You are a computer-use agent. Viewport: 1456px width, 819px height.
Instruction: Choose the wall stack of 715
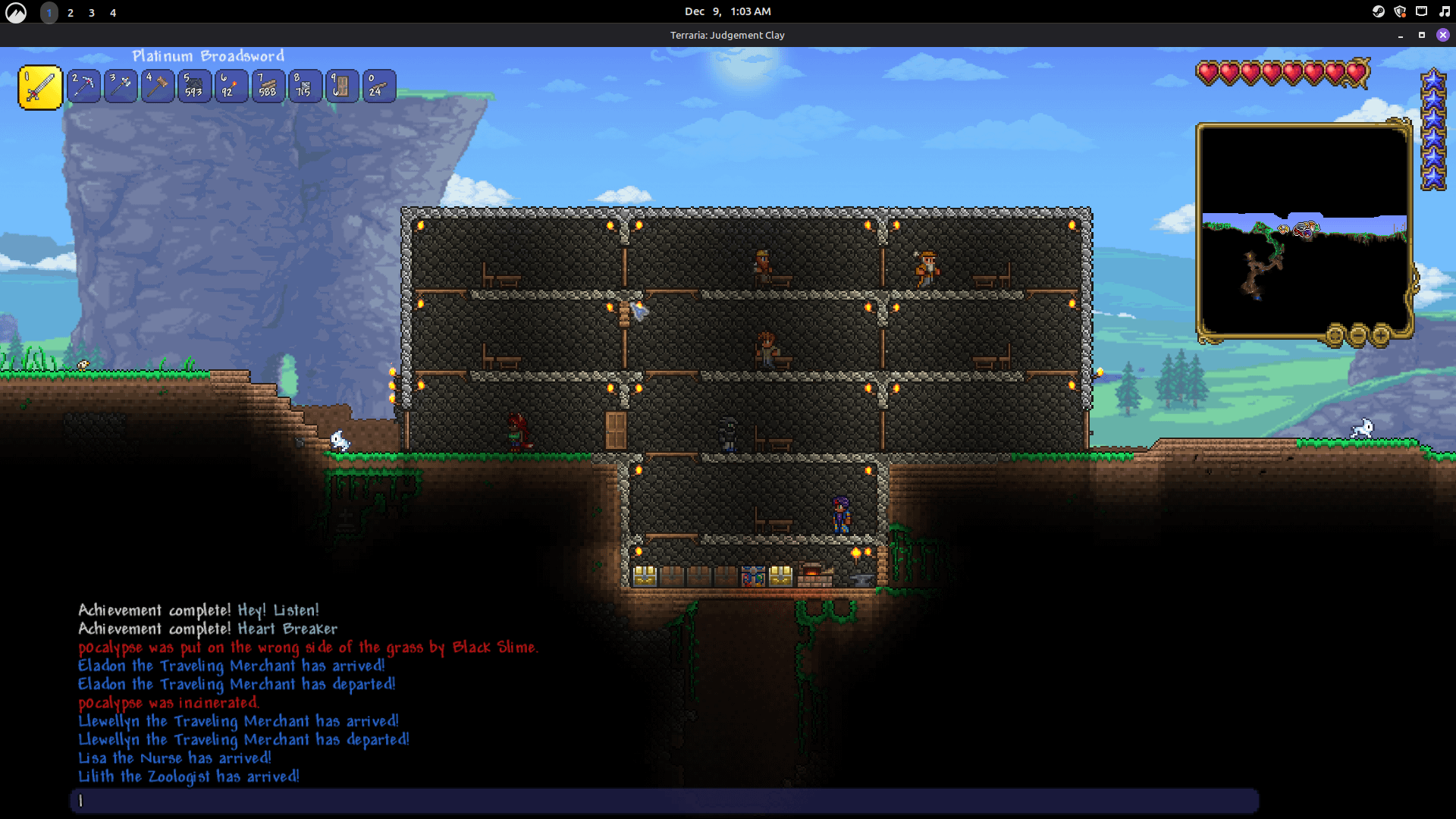point(305,86)
